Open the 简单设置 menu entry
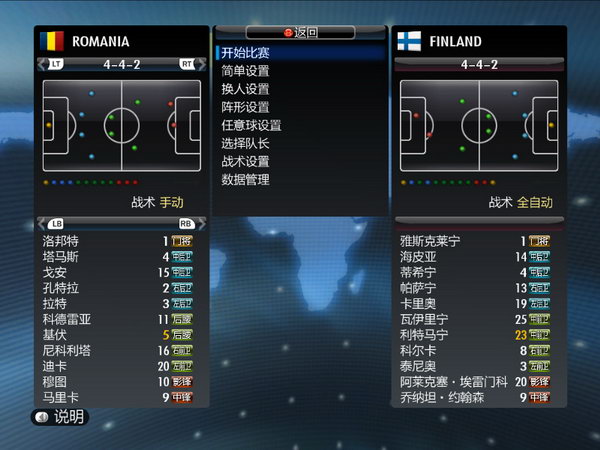This screenshot has width=600, height=450. click(x=245, y=71)
